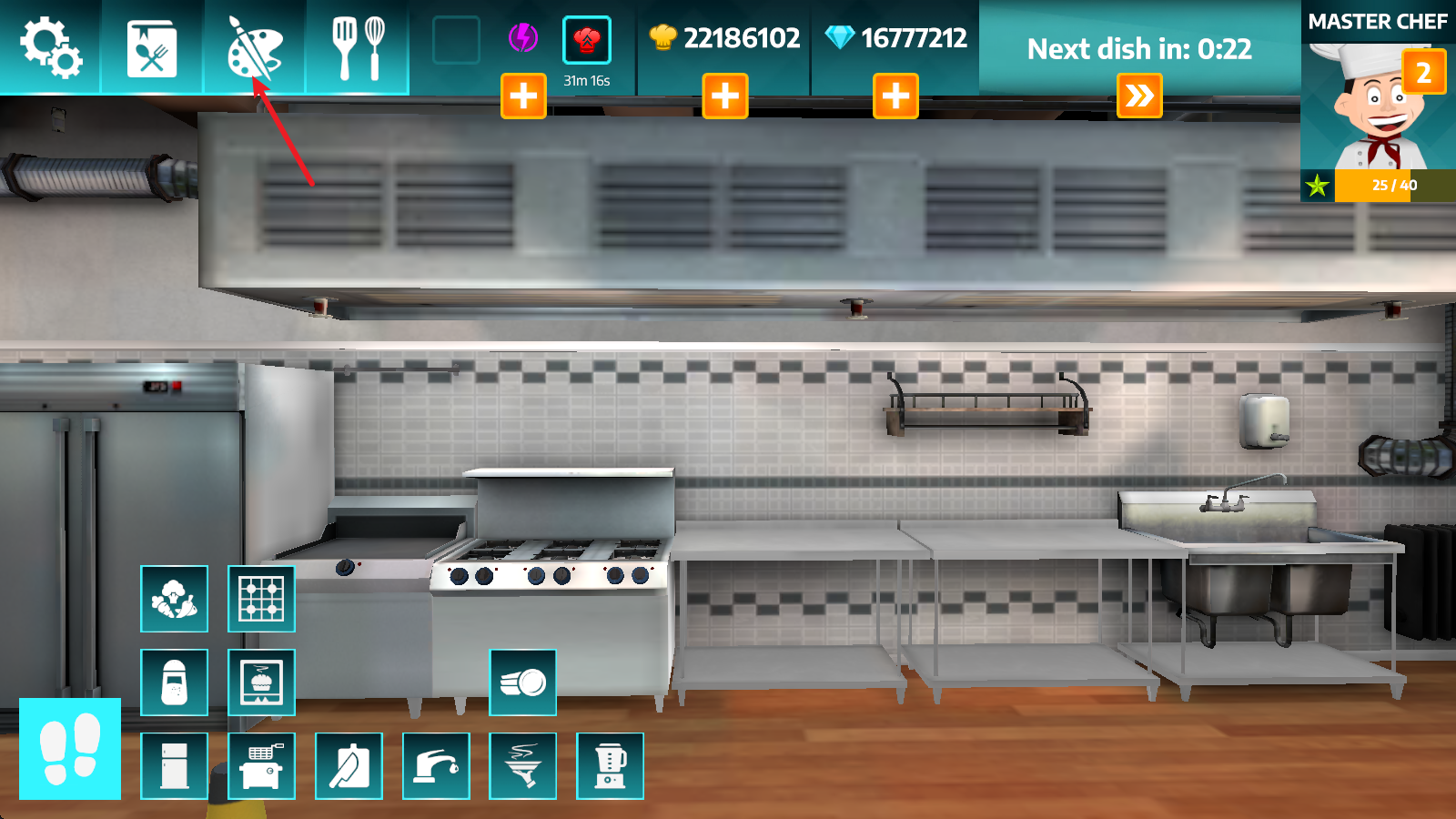Add coins with the plus button
1456x819 pixels.
[x=726, y=96]
